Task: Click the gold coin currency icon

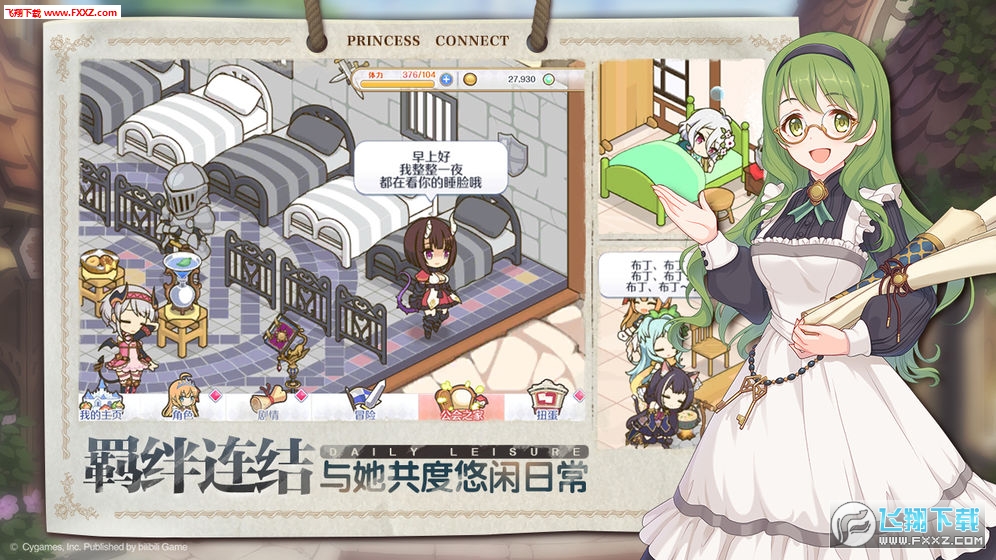Action: click(470, 79)
